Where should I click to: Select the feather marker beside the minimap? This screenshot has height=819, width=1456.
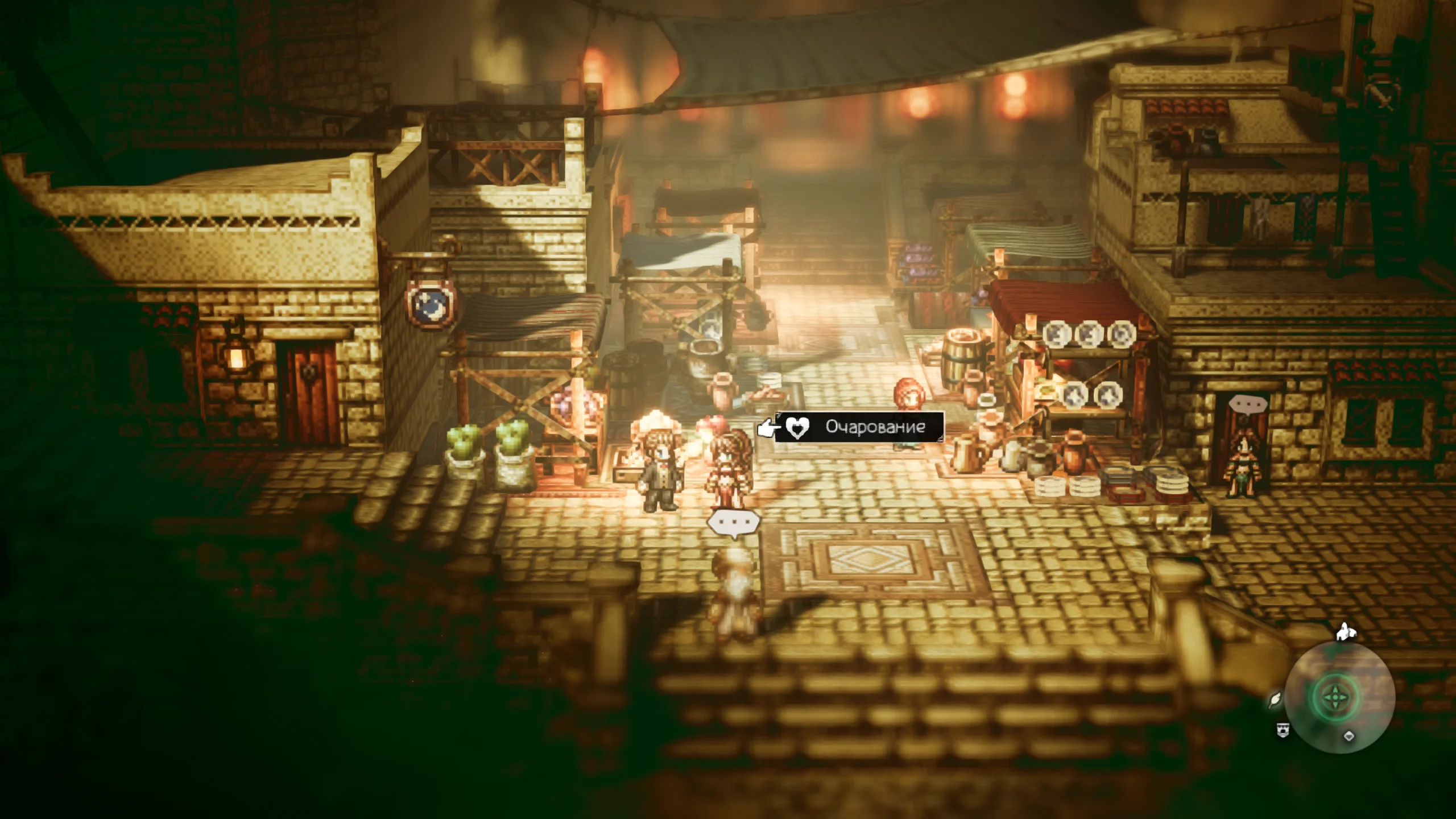(x=1275, y=698)
